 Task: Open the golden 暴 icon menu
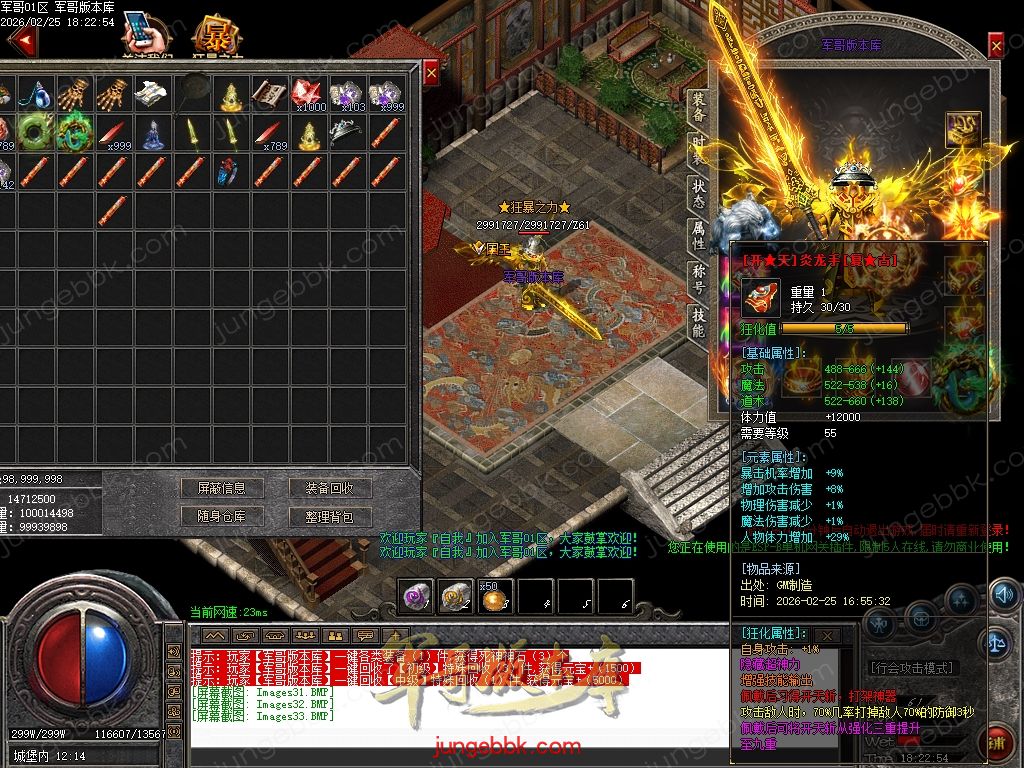pos(213,38)
